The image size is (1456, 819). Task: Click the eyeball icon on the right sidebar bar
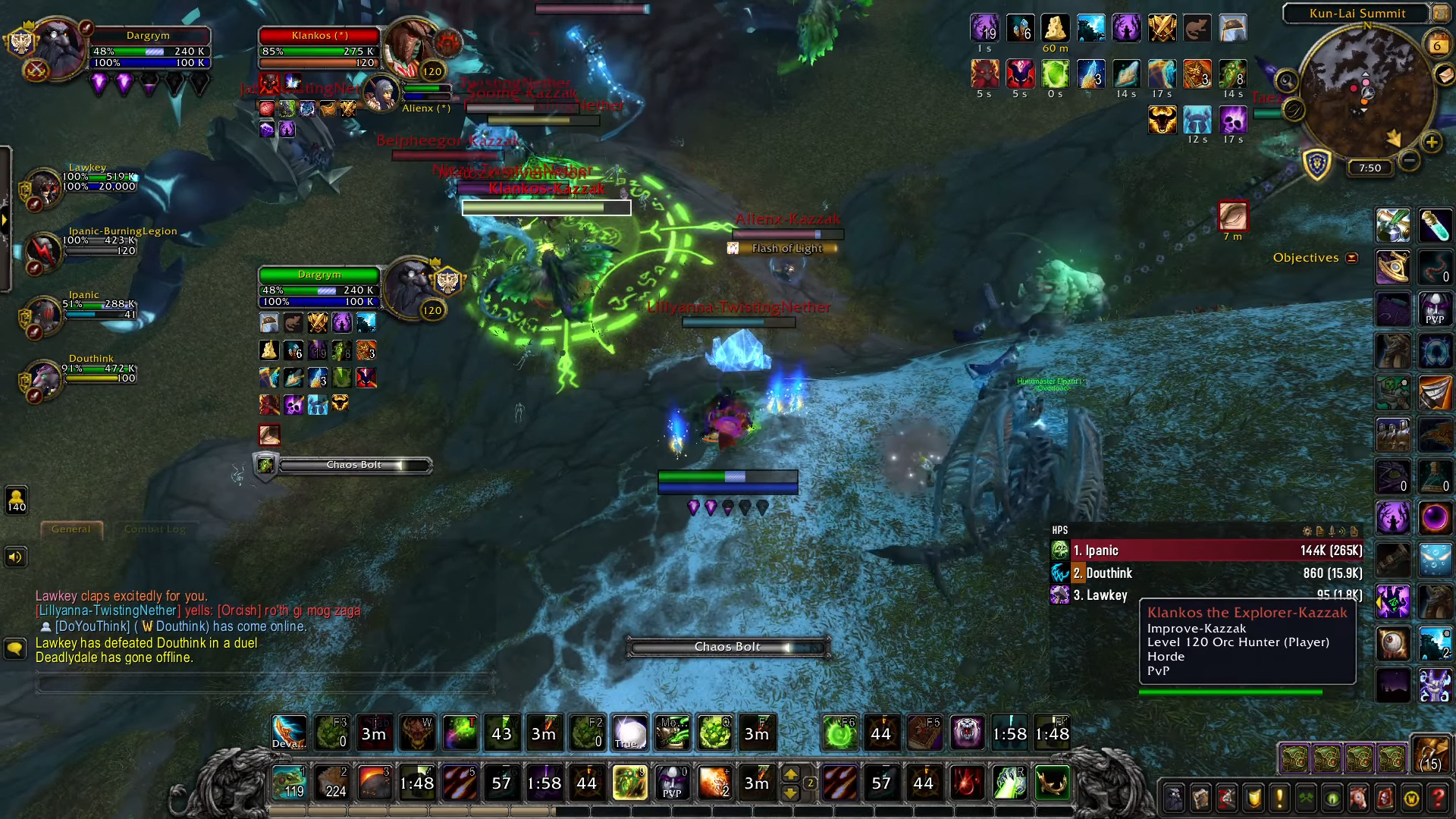[x=1393, y=643]
